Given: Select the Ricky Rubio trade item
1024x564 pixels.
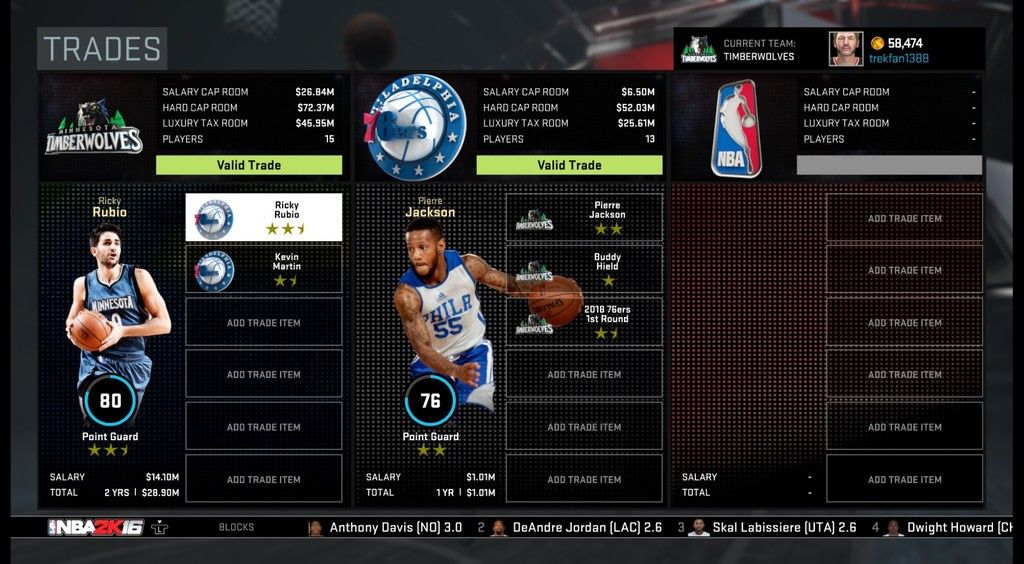Looking at the screenshot, I should [264, 217].
